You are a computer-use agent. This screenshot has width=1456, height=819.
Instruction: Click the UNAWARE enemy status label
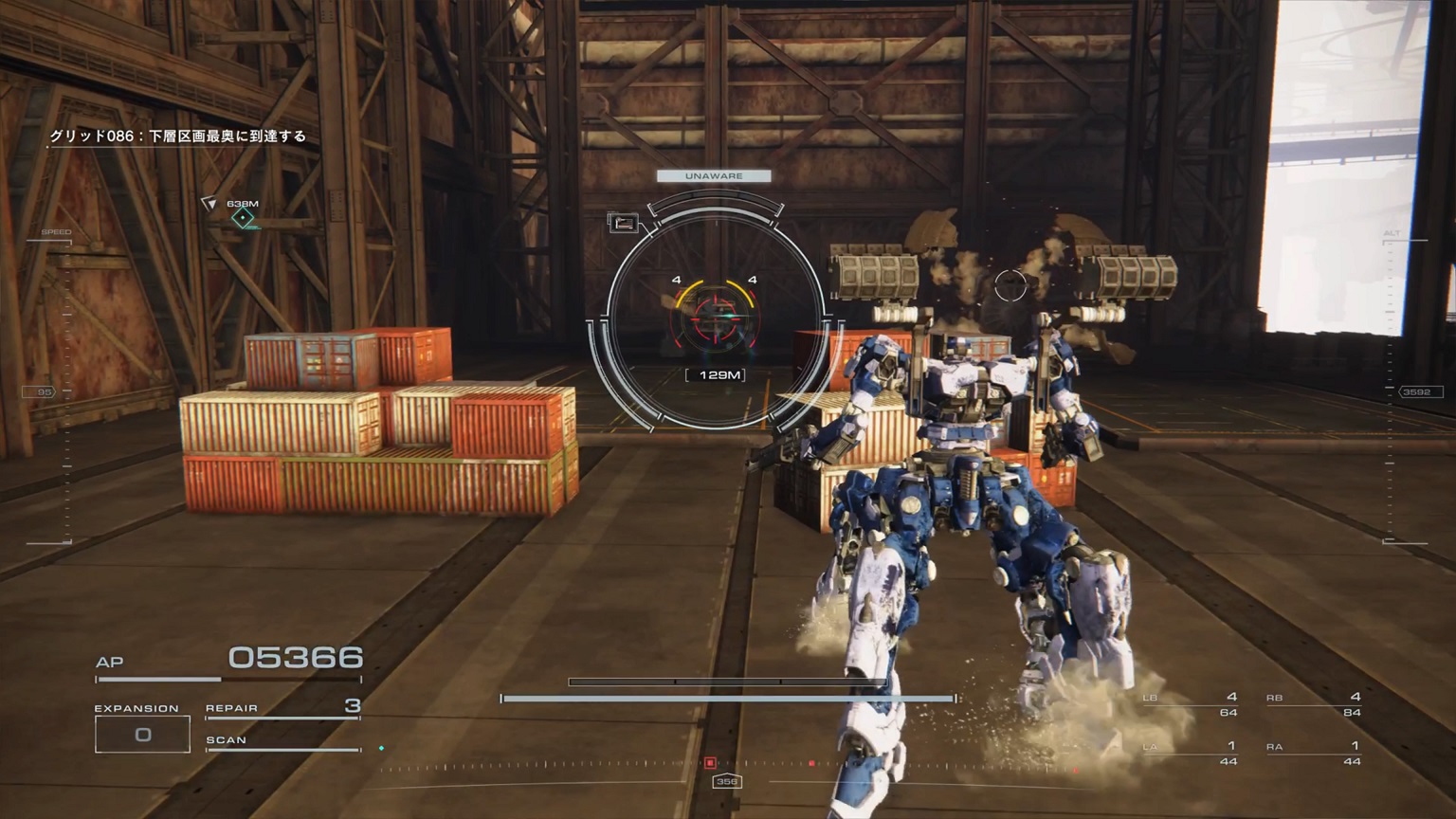(714, 176)
